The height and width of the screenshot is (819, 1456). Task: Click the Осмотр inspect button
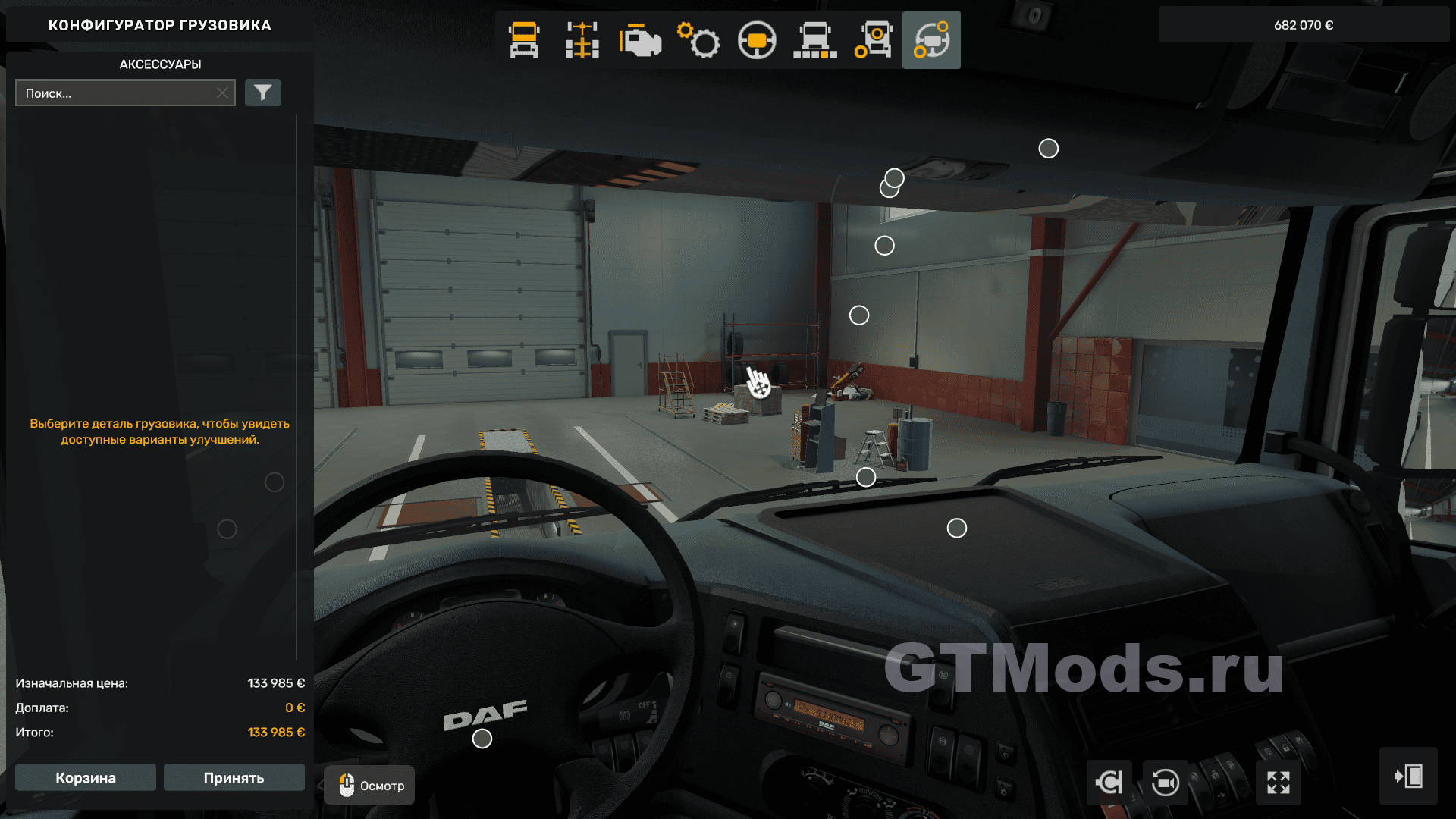tap(370, 786)
